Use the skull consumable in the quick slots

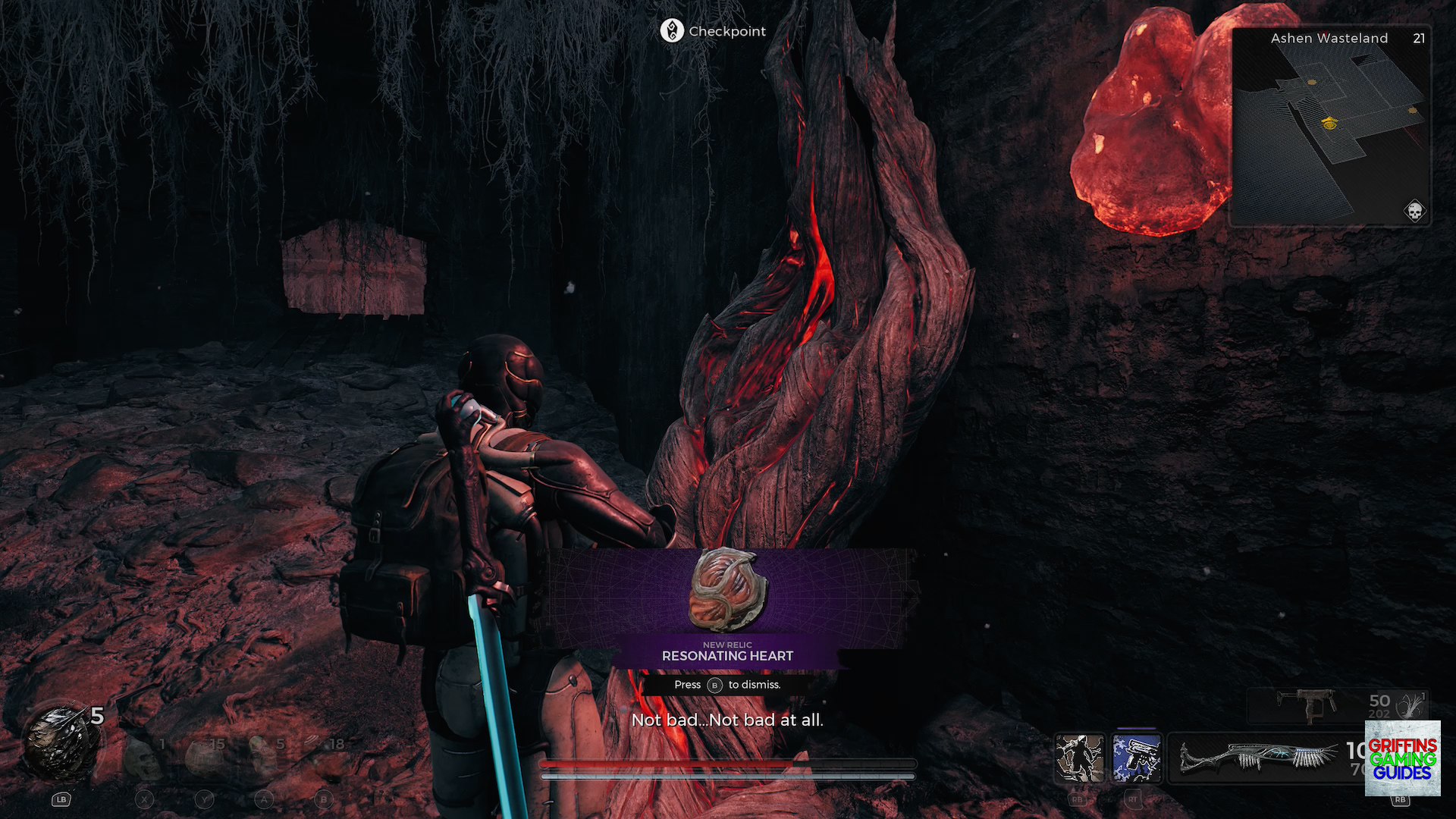click(x=144, y=757)
